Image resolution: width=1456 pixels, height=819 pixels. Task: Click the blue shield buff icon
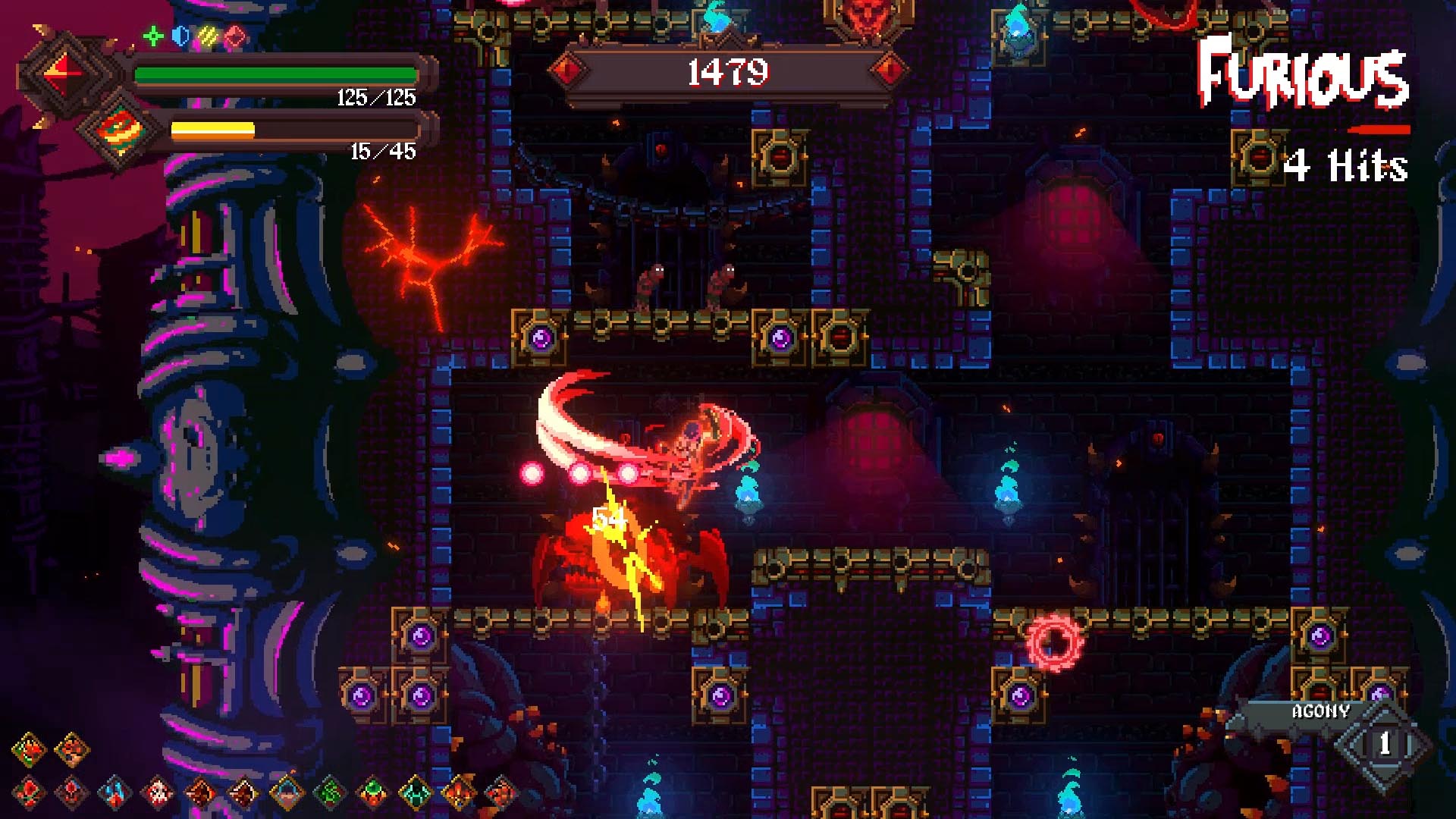click(180, 36)
